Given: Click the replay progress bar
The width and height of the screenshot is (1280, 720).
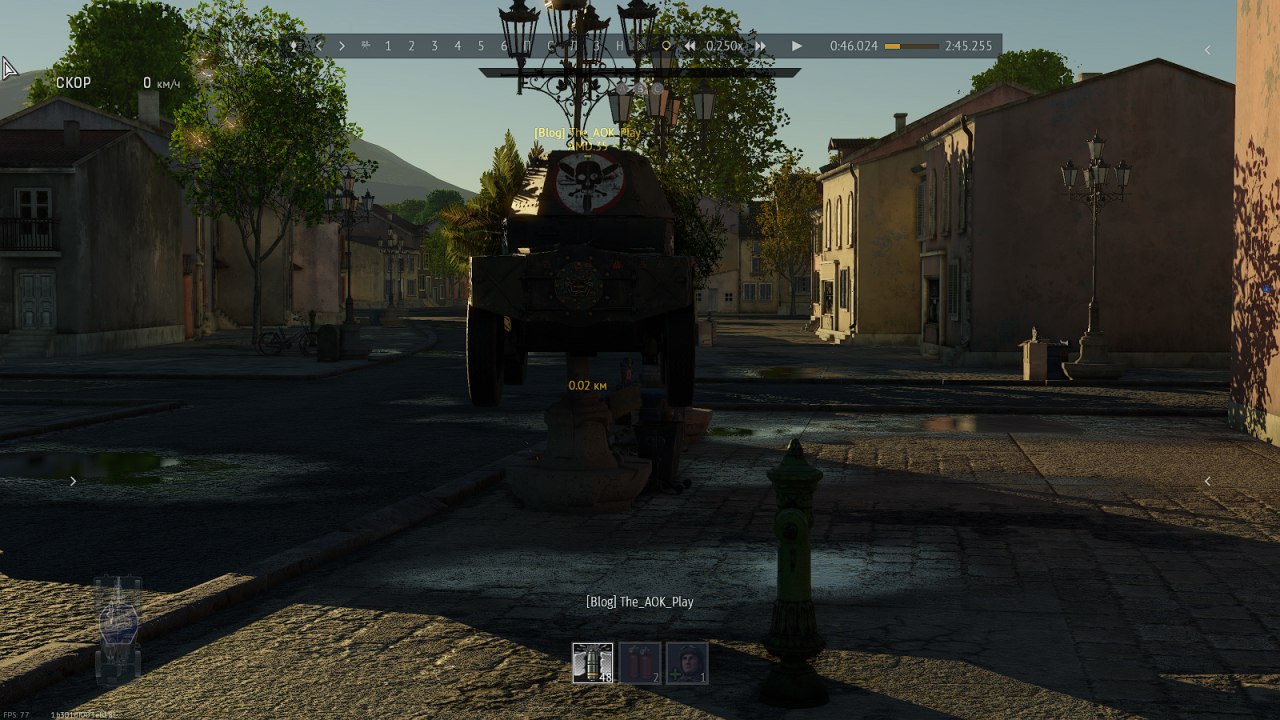Looking at the screenshot, I should (911, 46).
